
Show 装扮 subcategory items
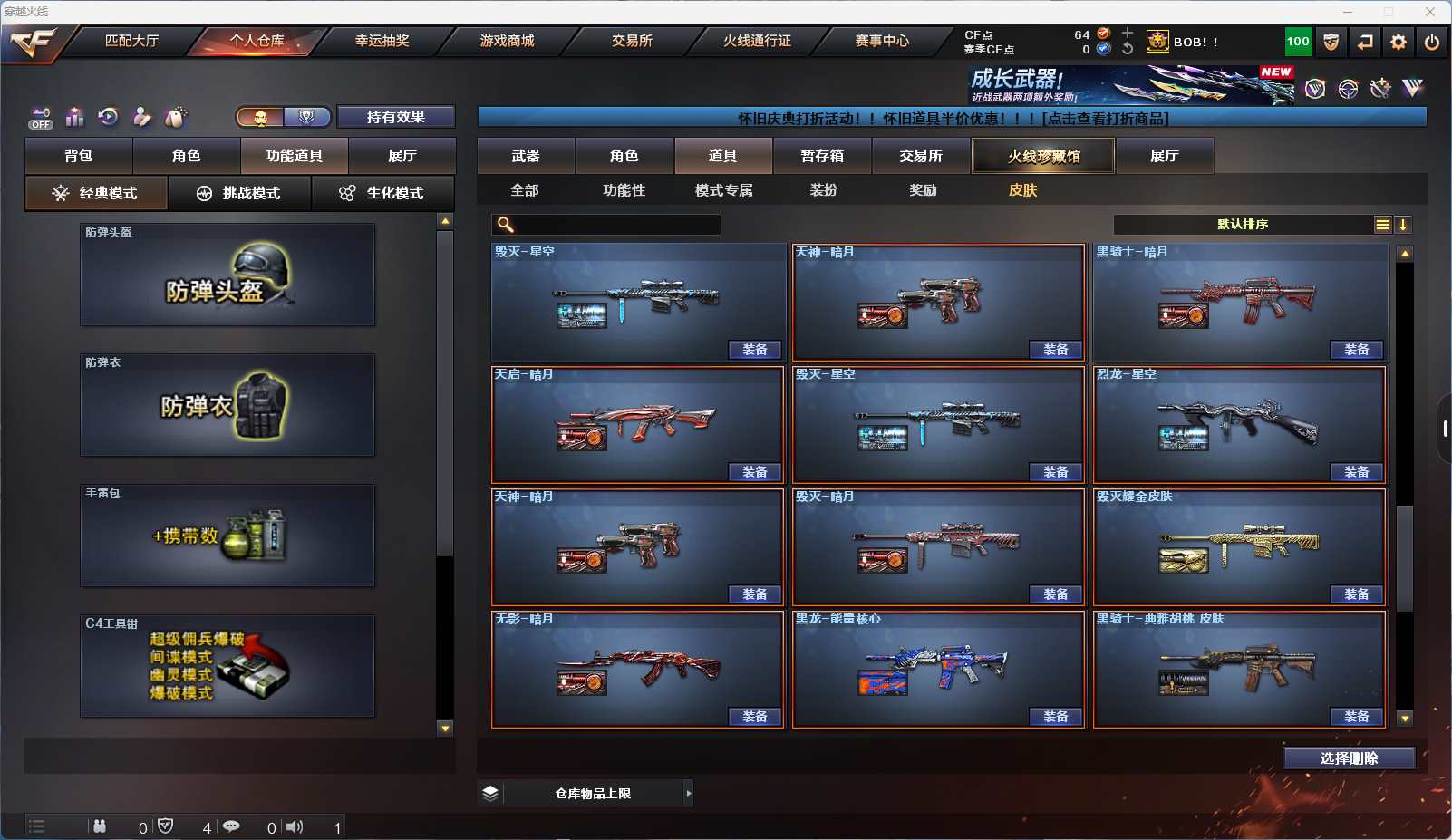pos(823,190)
